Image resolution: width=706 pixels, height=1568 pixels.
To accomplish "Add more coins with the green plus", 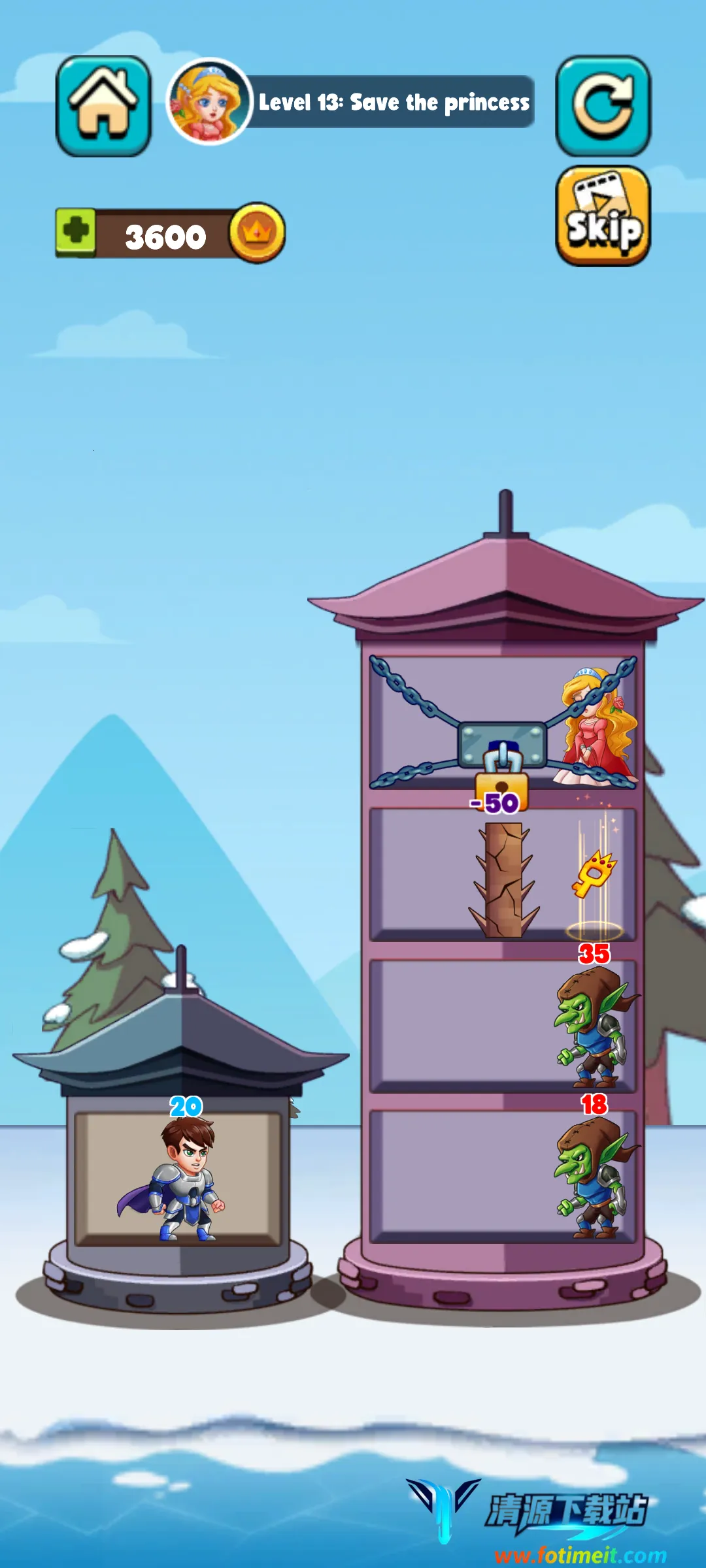I will coord(76,232).
